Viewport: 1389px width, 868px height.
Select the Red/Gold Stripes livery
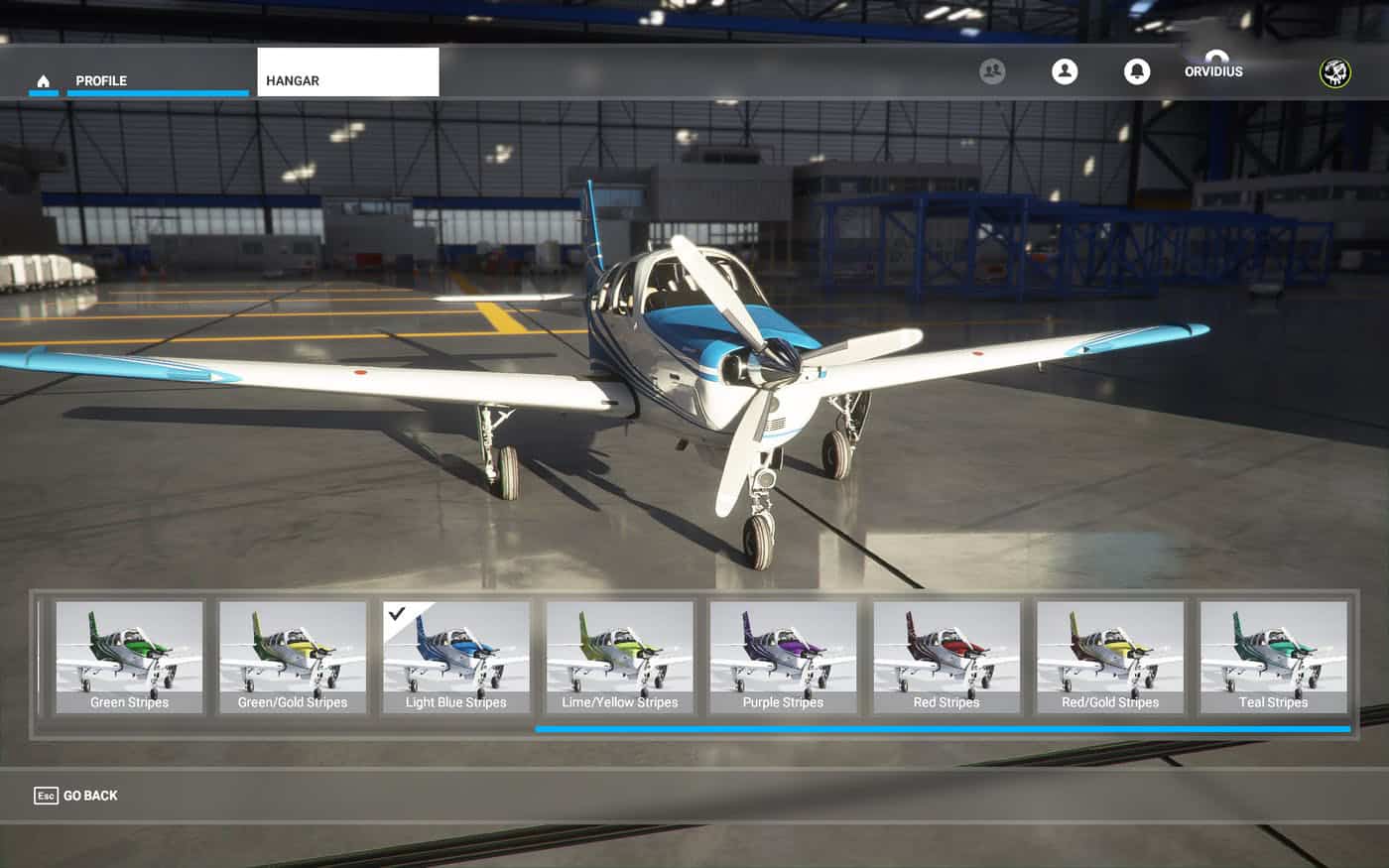(x=1110, y=657)
